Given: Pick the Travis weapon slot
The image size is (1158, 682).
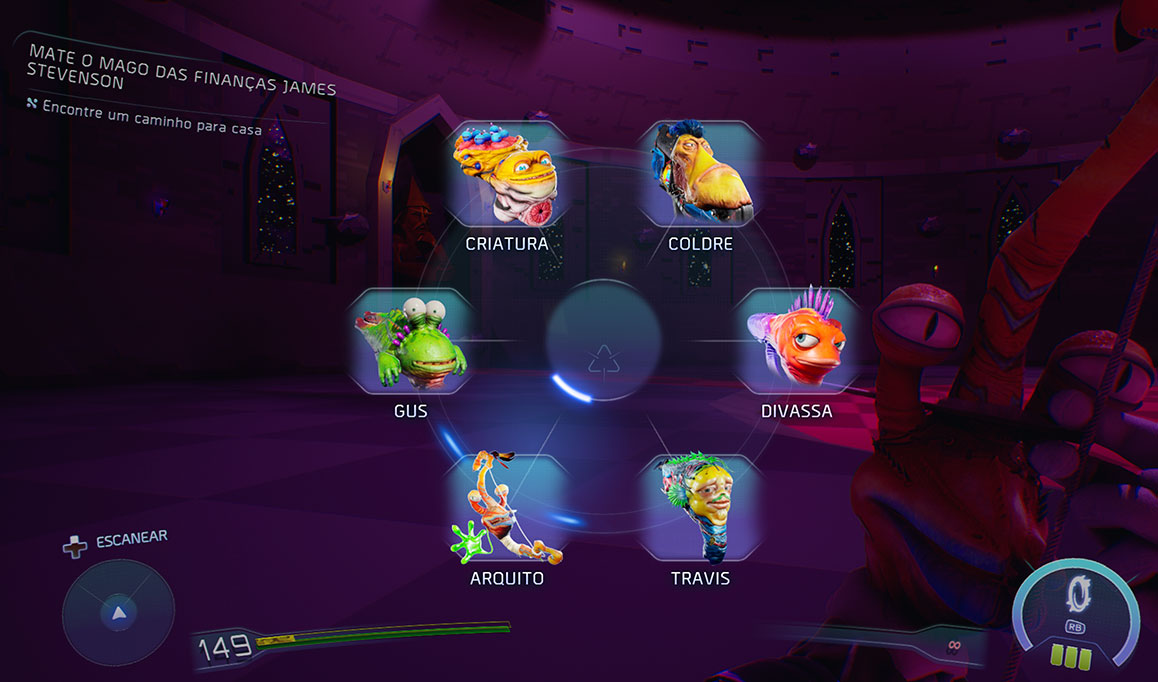Looking at the screenshot, I should click(700, 508).
